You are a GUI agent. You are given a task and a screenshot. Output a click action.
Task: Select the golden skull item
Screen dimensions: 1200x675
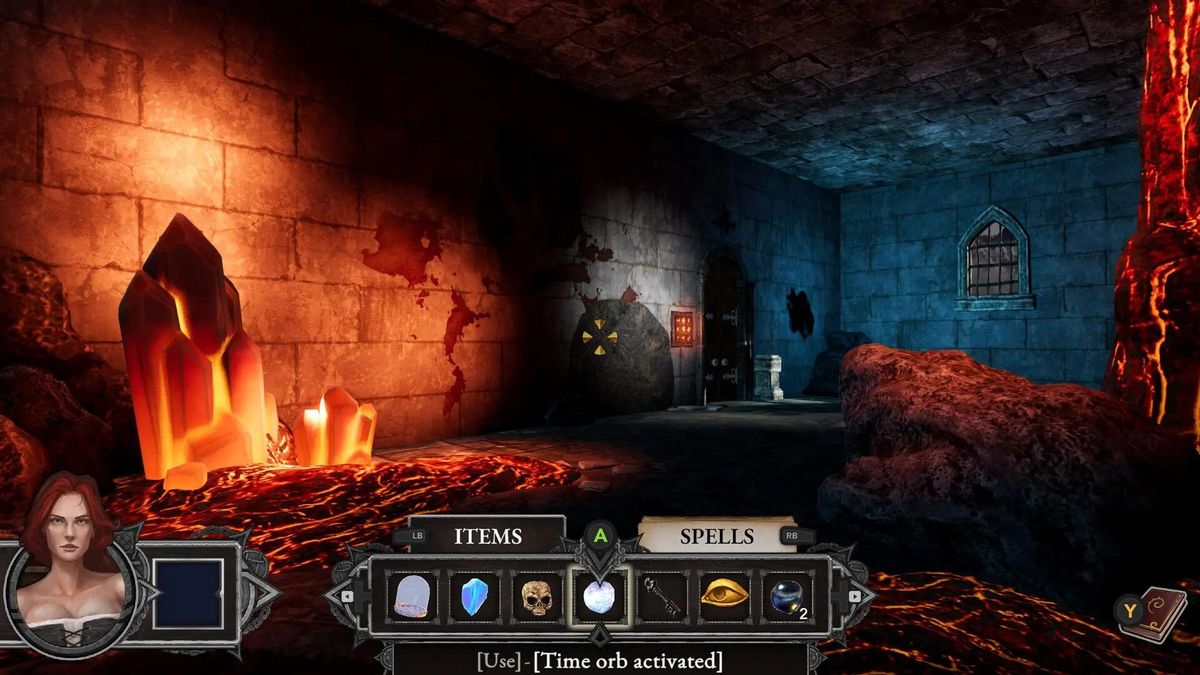coord(537,597)
